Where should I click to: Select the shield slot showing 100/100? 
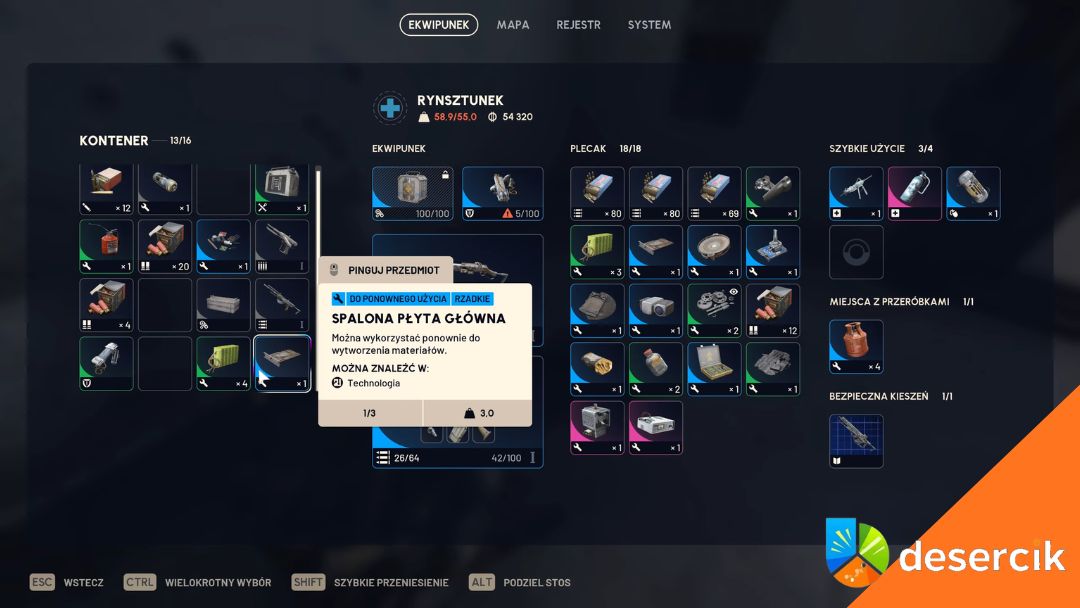[413, 193]
